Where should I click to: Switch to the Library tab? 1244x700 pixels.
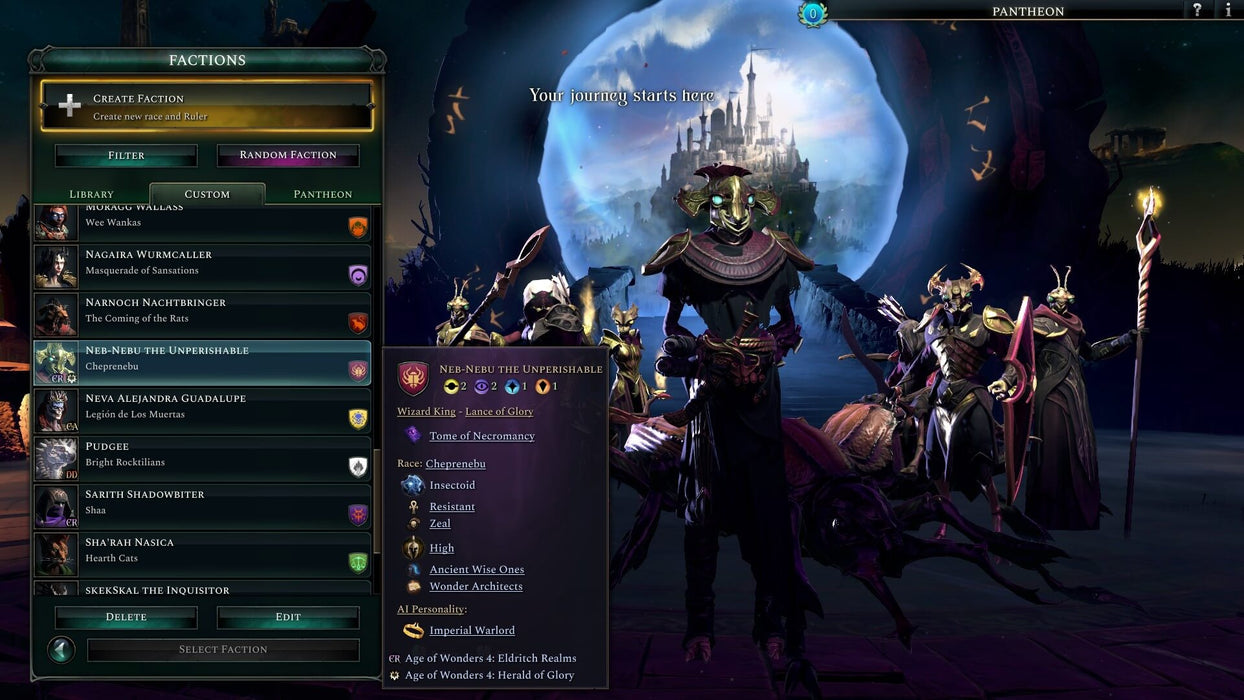click(91, 194)
